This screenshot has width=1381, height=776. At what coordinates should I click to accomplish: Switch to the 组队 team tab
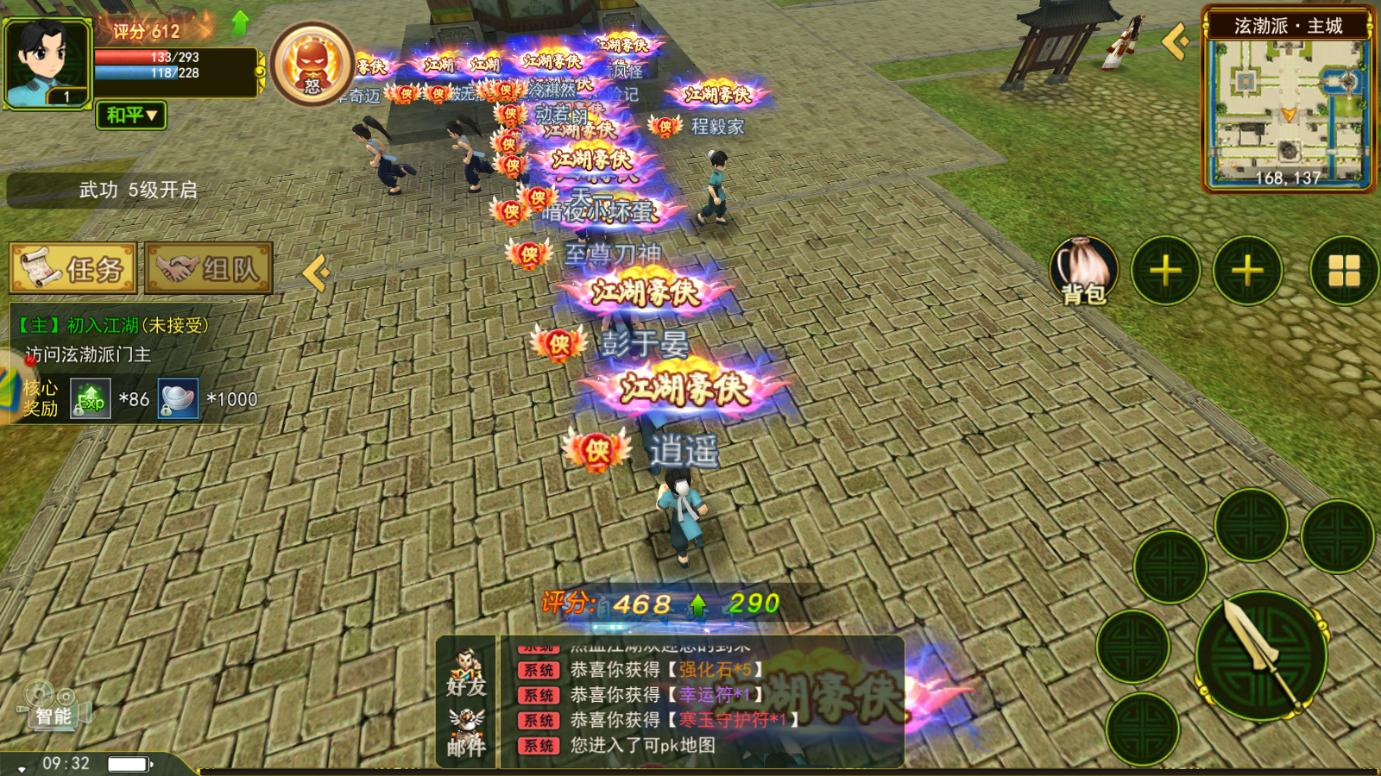[209, 268]
